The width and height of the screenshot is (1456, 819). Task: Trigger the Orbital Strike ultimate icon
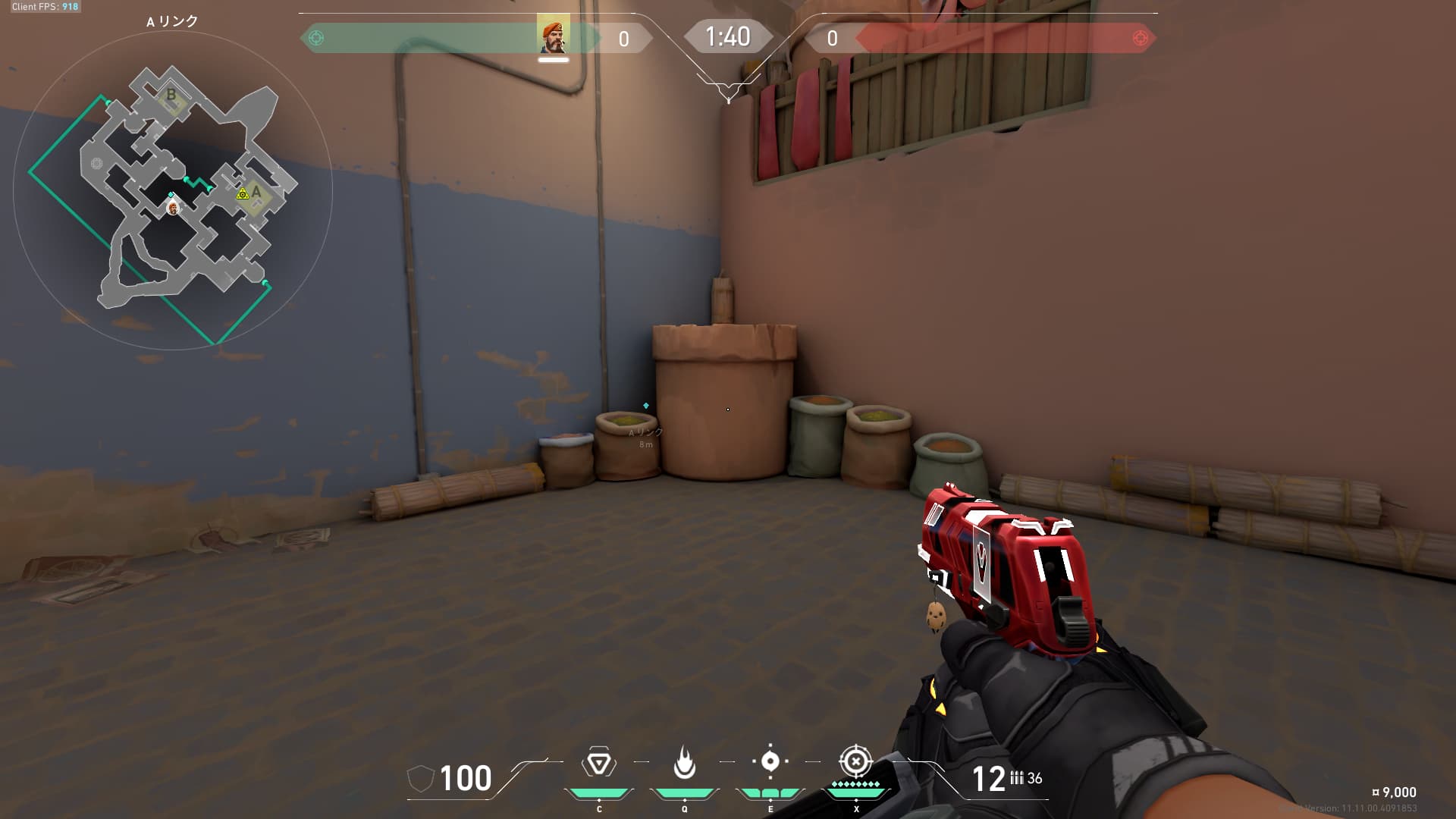point(855,761)
